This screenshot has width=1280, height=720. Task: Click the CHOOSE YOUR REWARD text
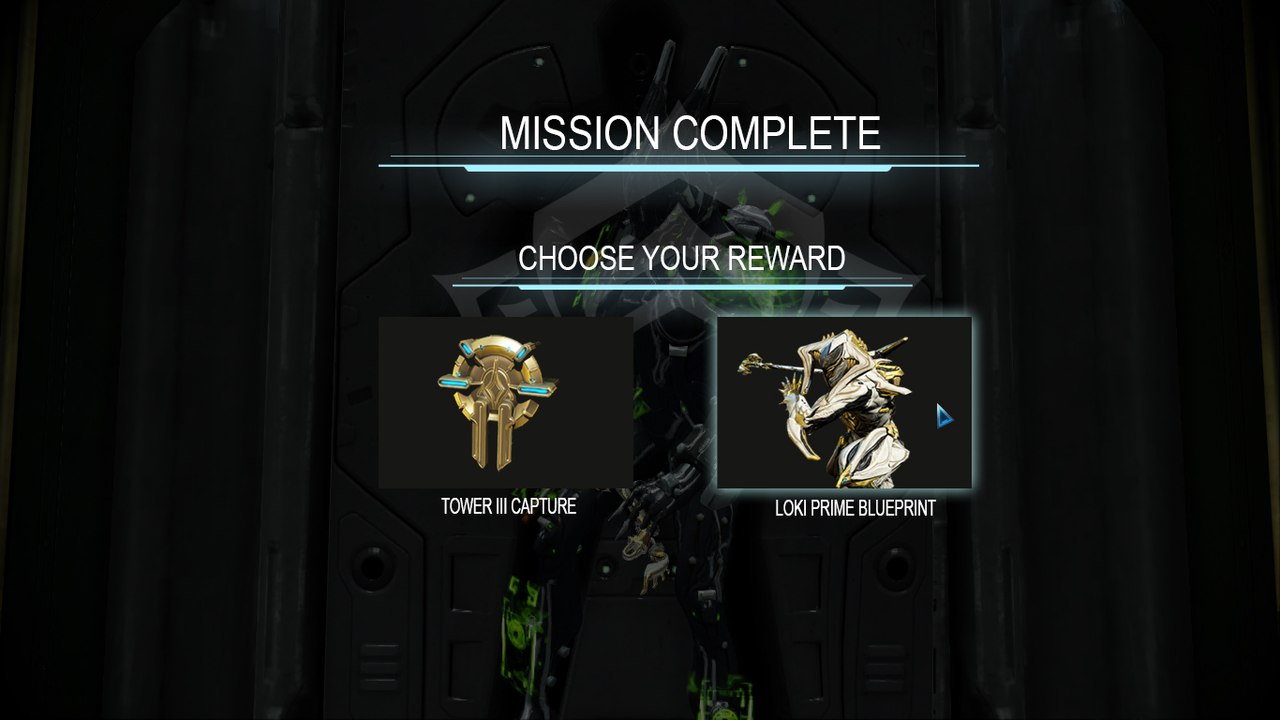[x=683, y=259]
